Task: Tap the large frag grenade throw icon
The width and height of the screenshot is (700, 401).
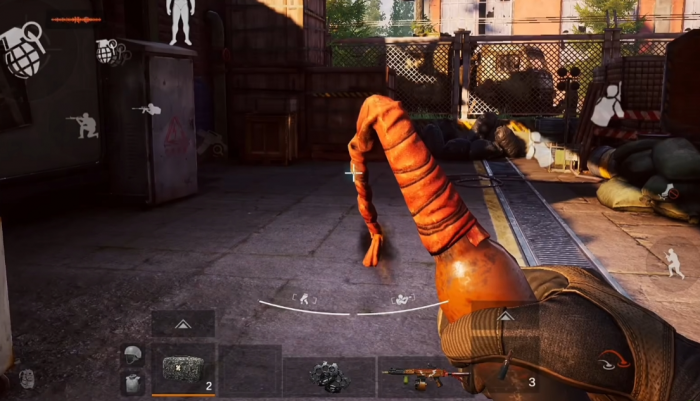Action: click(x=24, y=49)
